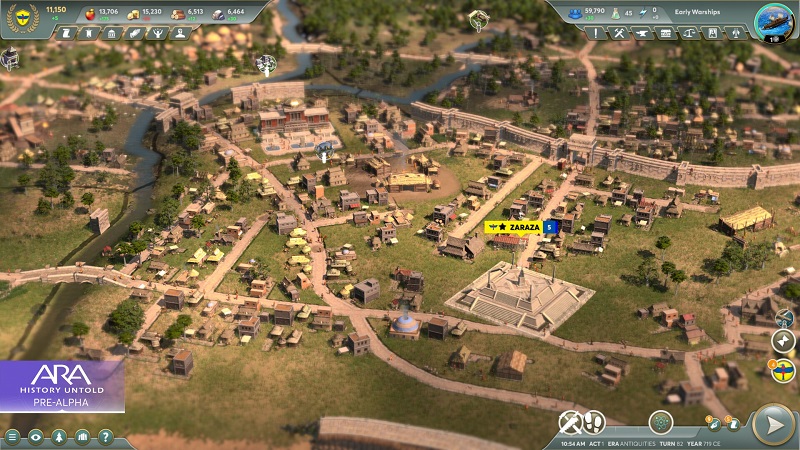This screenshot has height=450, width=800.
Task: Select the temple building tab
Action: click(x=111, y=33)
